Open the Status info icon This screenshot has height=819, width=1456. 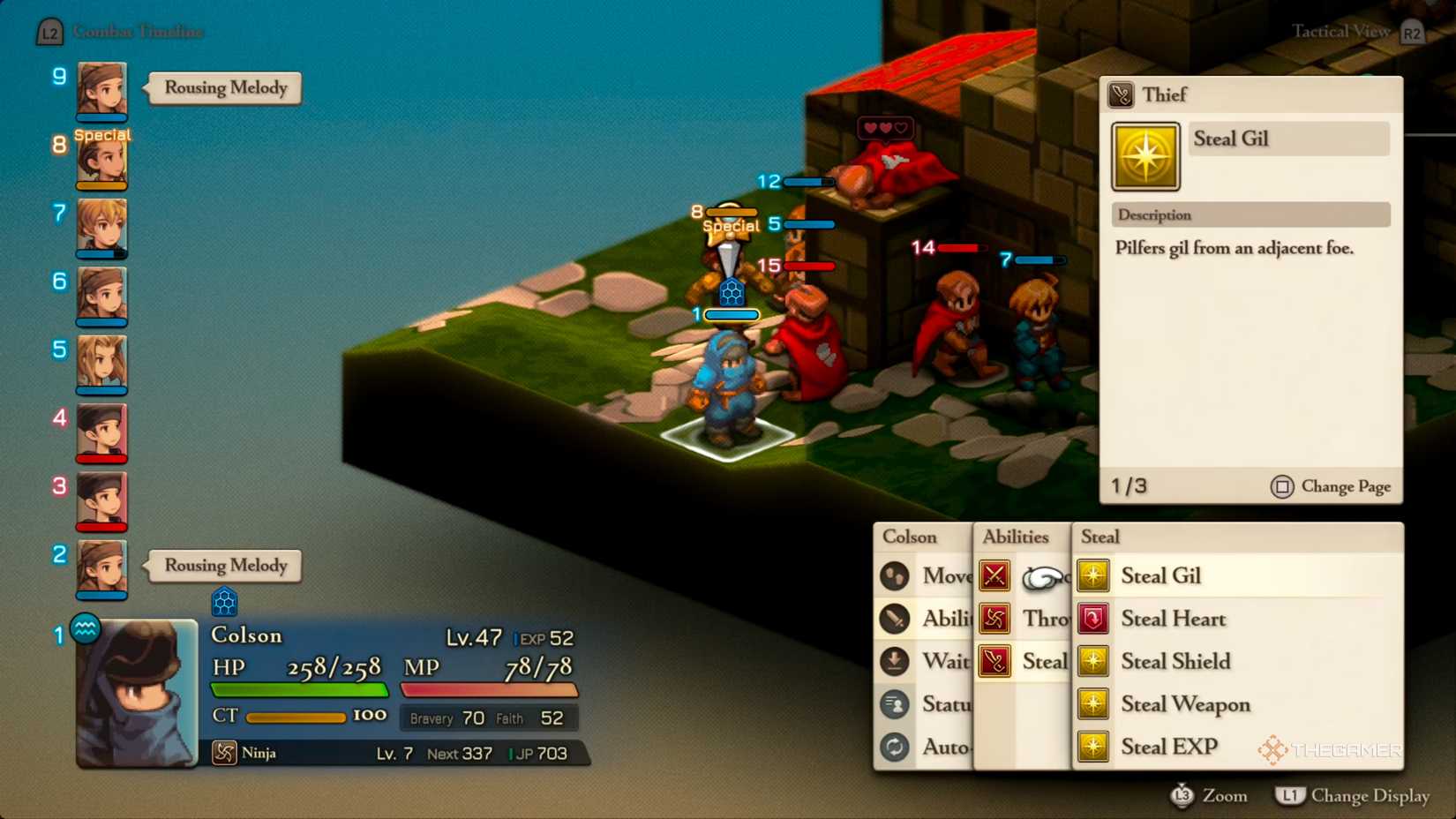pyautogui.click(x=895, y=704)
